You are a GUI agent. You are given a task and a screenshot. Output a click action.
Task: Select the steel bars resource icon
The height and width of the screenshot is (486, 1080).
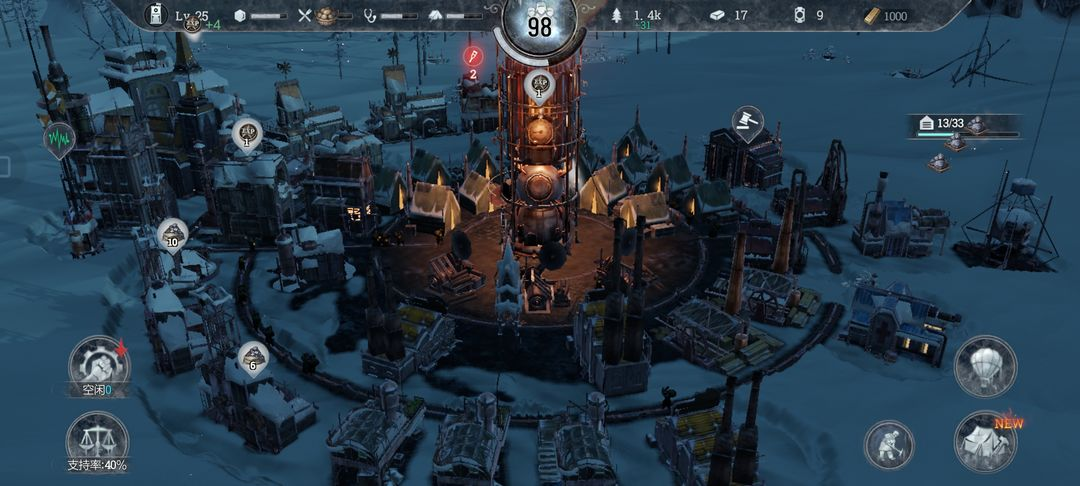[717, 15]
